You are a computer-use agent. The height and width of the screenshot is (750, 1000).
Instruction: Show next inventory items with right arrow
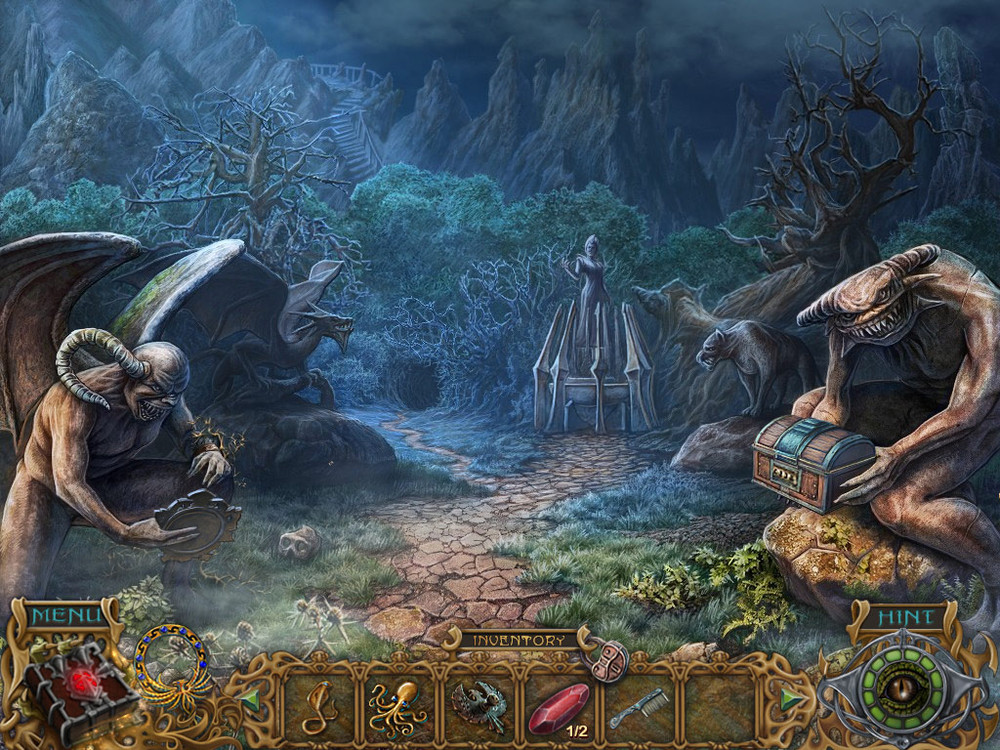pyautogui.click(x=791, y=698)
